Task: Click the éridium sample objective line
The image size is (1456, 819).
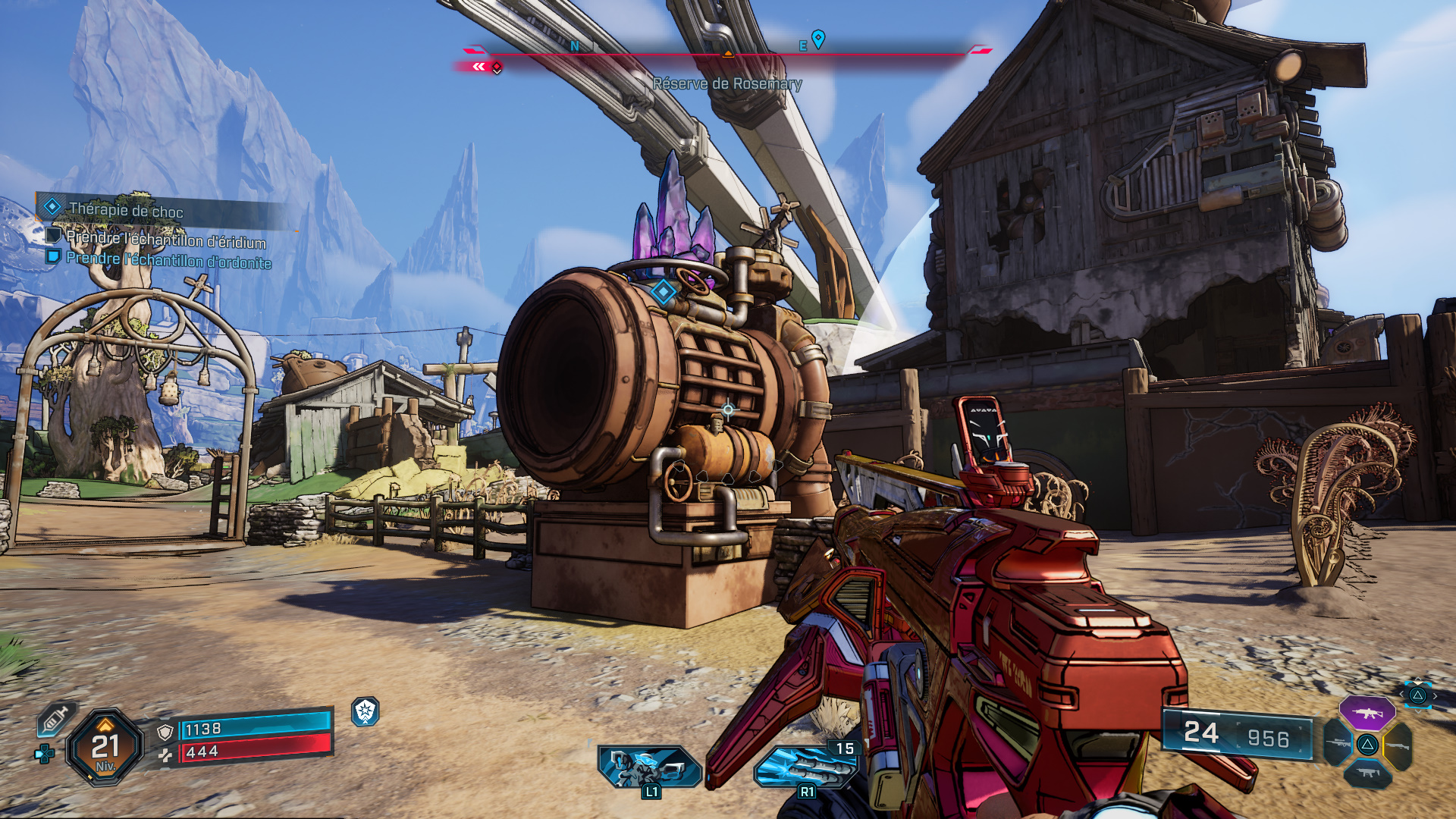Action: tap(165, 240)
